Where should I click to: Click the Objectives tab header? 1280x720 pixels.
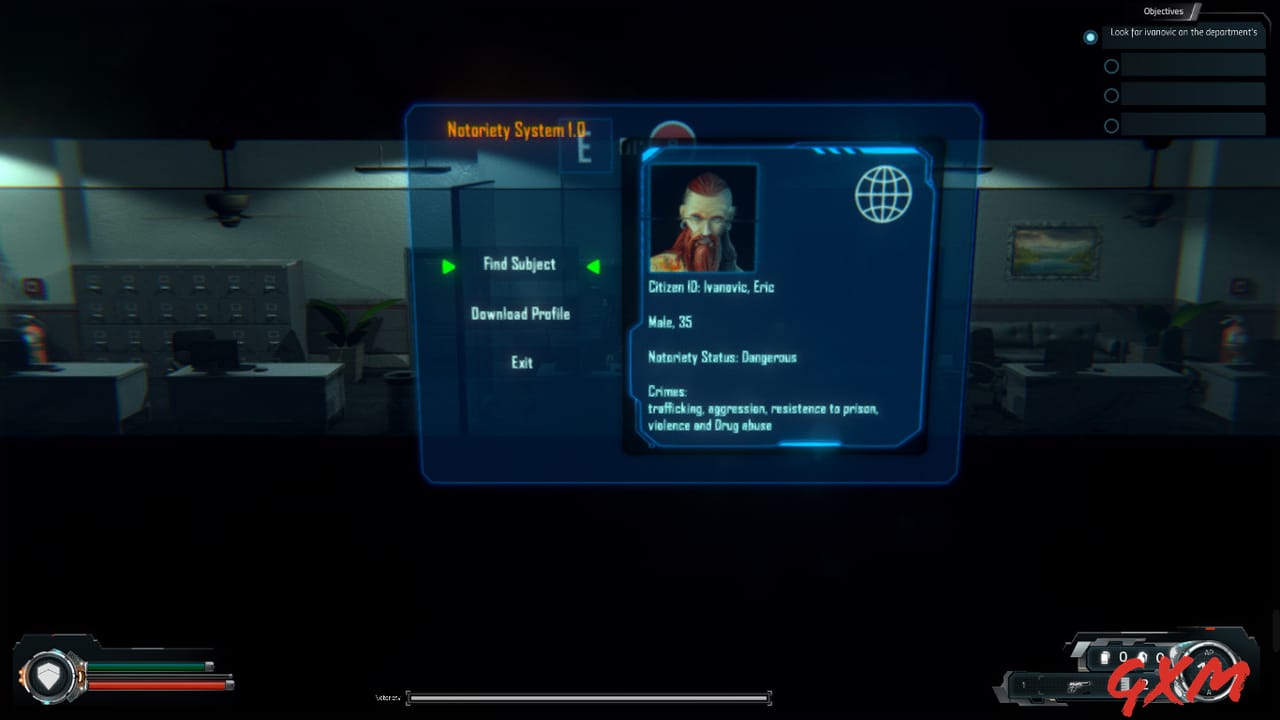click(x=1163, y=11)
